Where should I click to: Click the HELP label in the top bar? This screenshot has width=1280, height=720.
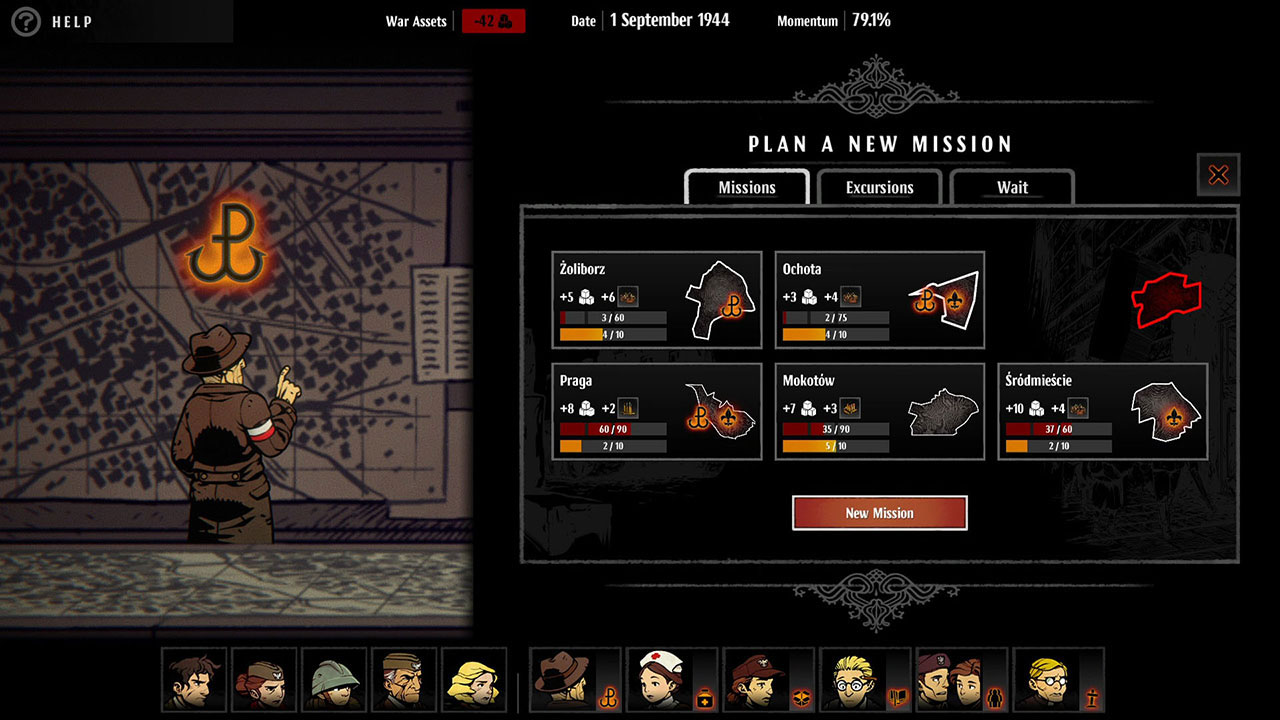[x=70, y=21]
